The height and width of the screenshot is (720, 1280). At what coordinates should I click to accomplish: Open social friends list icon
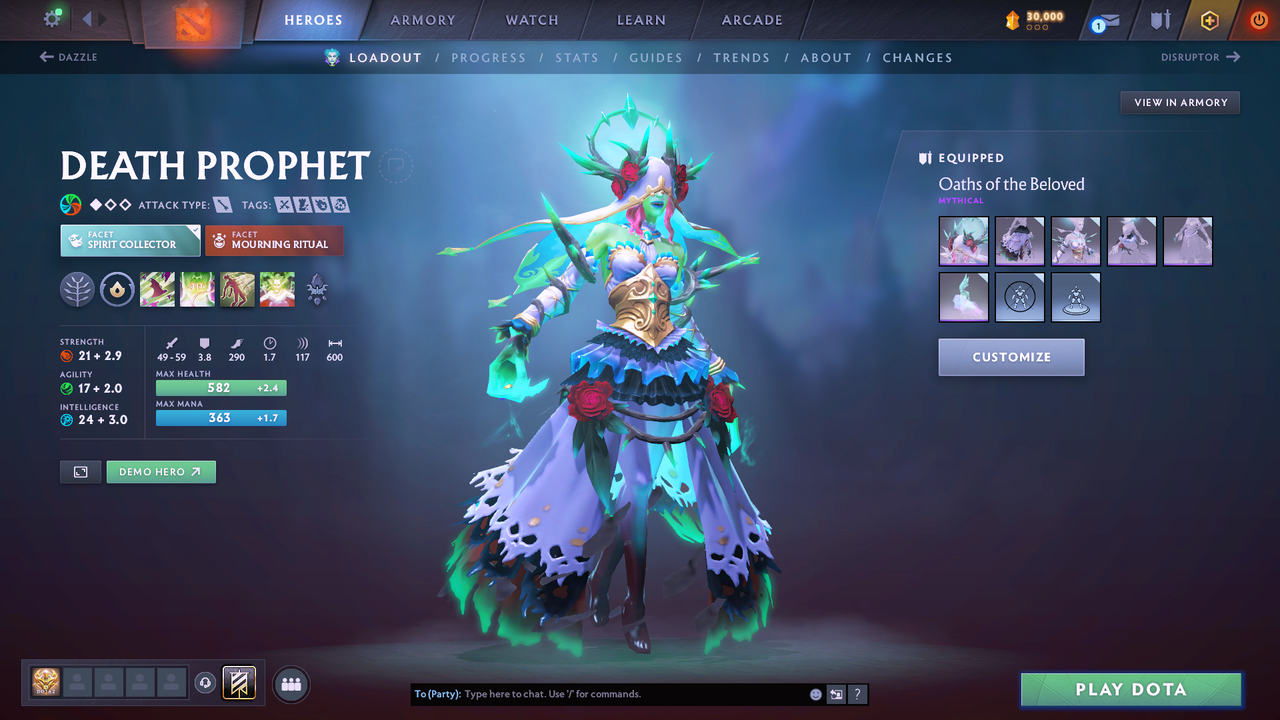[x=290, y=683]
